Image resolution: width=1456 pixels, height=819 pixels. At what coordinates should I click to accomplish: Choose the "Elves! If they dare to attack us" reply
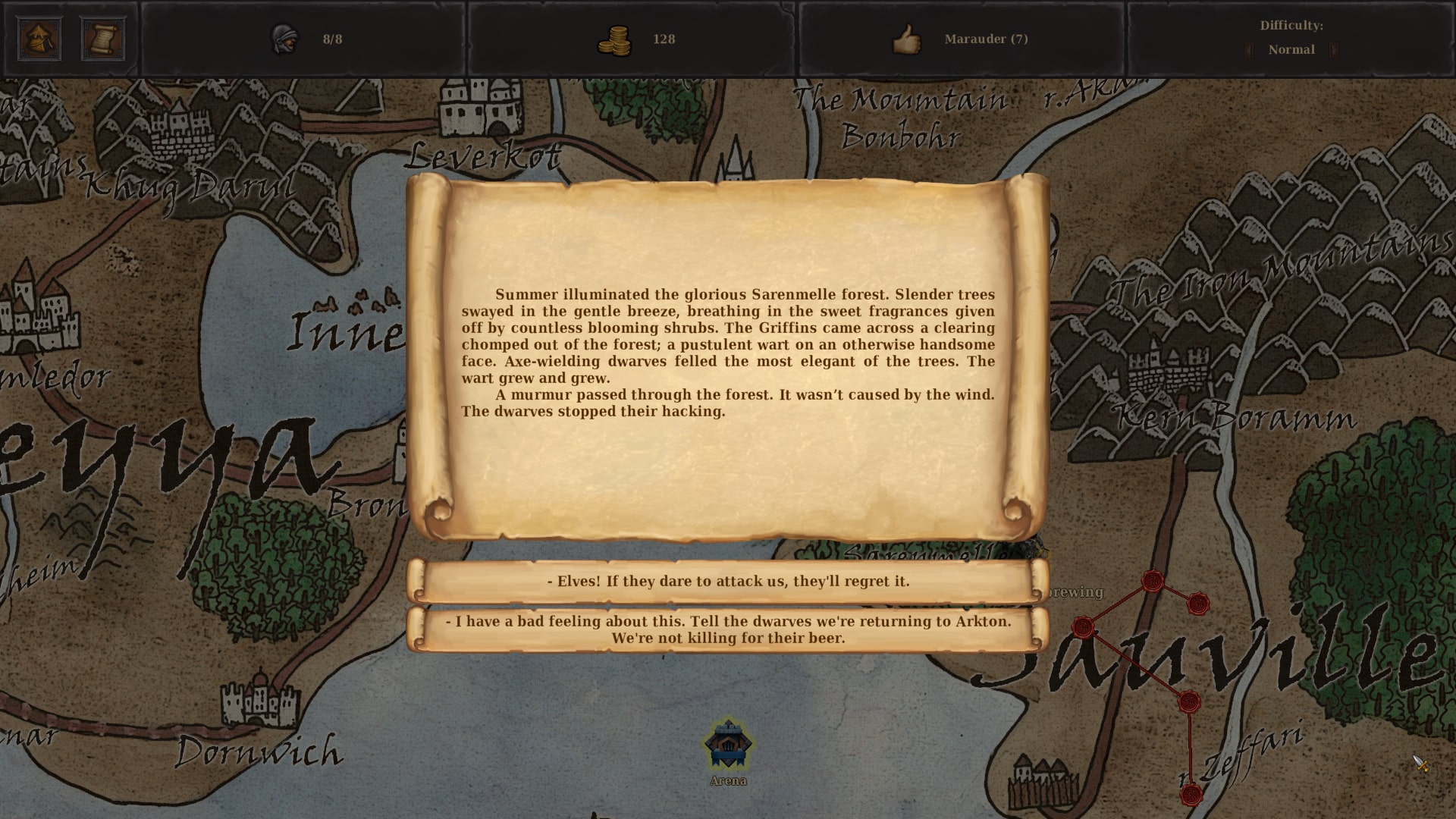click(728, 582)
